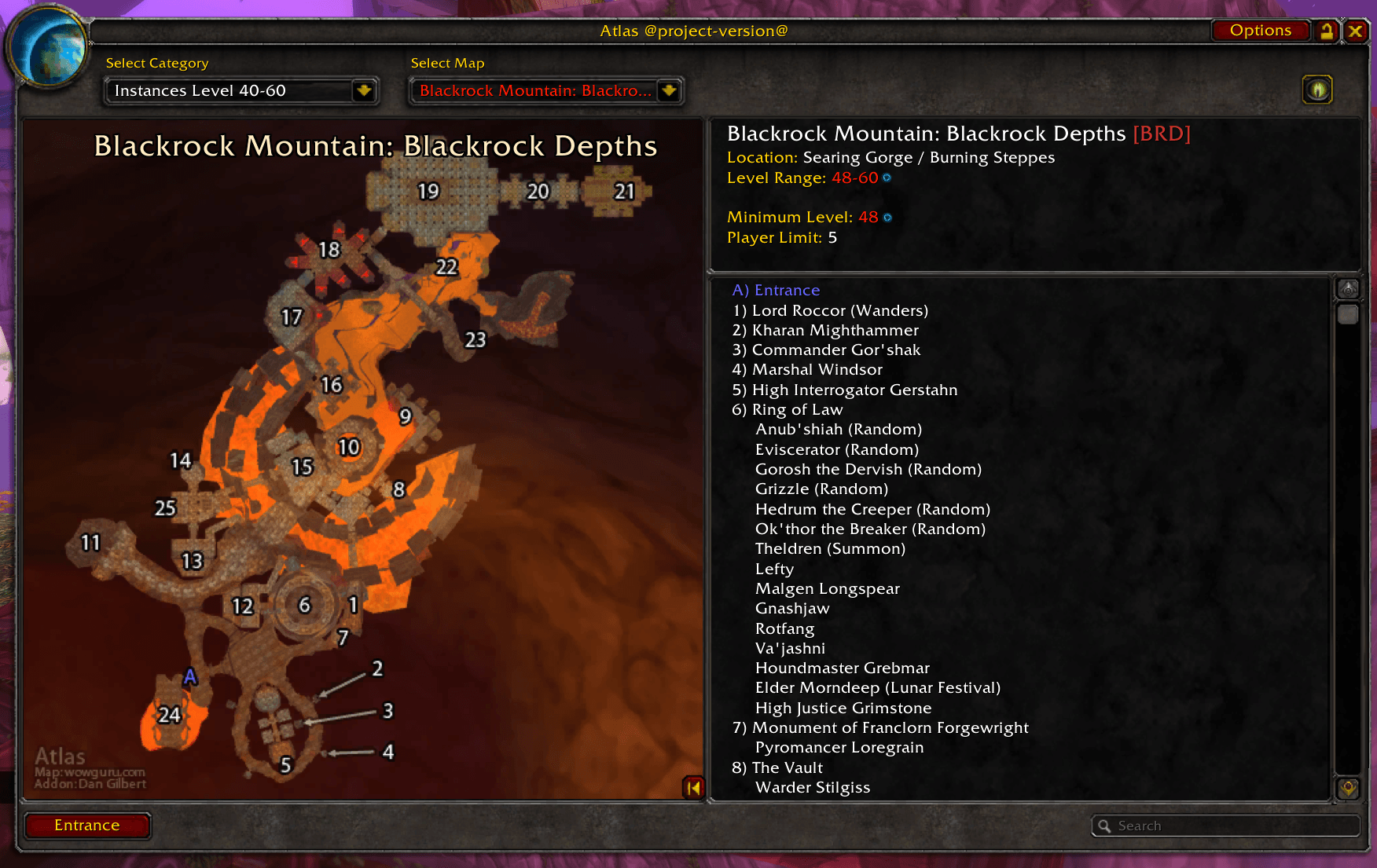Open the Select Category dropdown

364,91
